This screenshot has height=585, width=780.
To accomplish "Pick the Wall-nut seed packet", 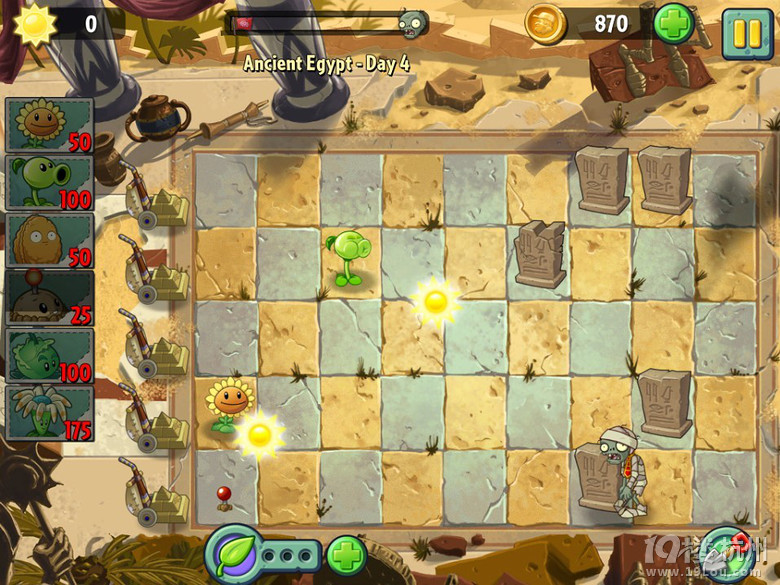I will pos(49,240).
